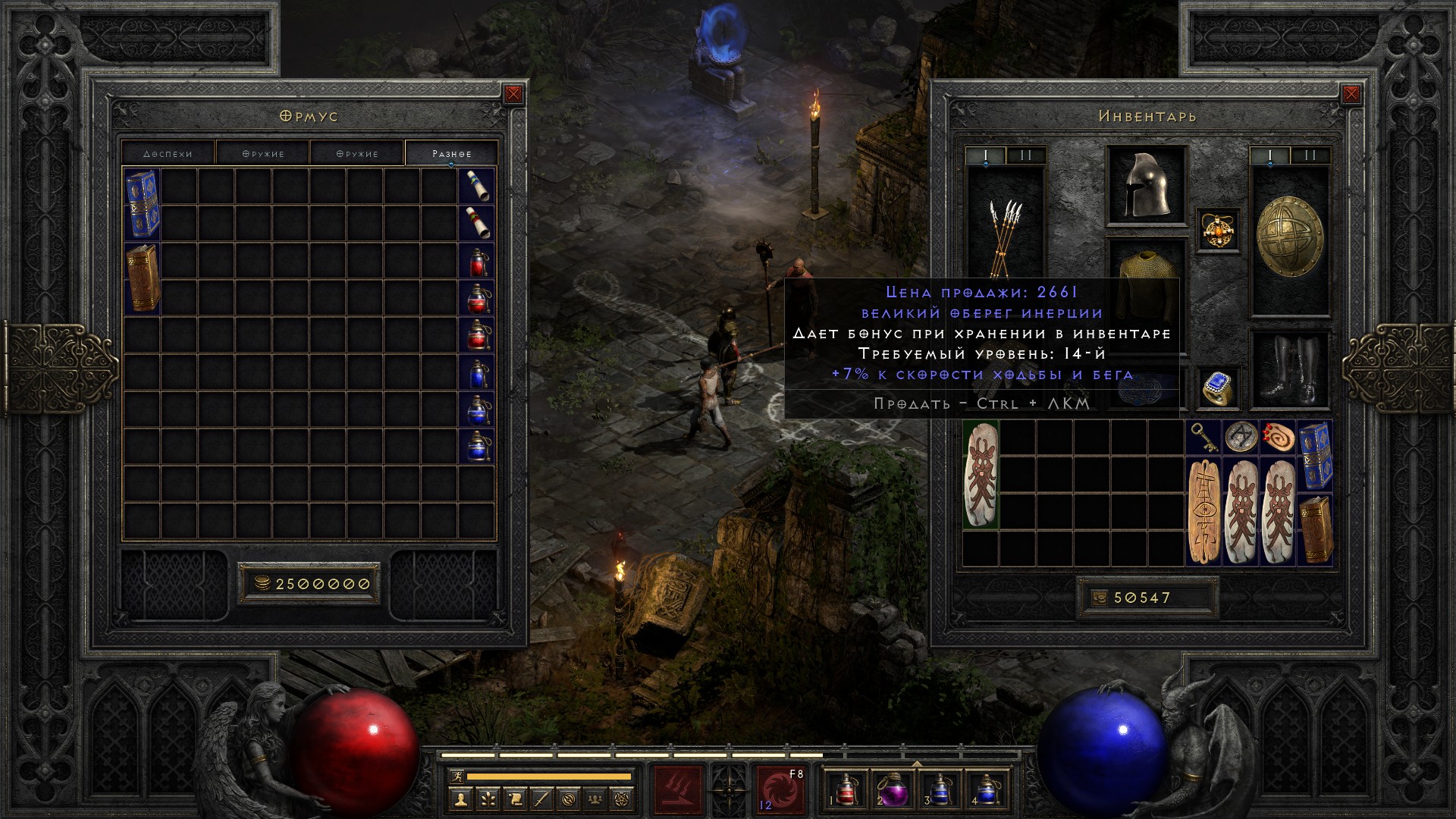Switch to the Доспехи vendor tab
Screen dimensions: 1456x819
[x=168, y=153]
